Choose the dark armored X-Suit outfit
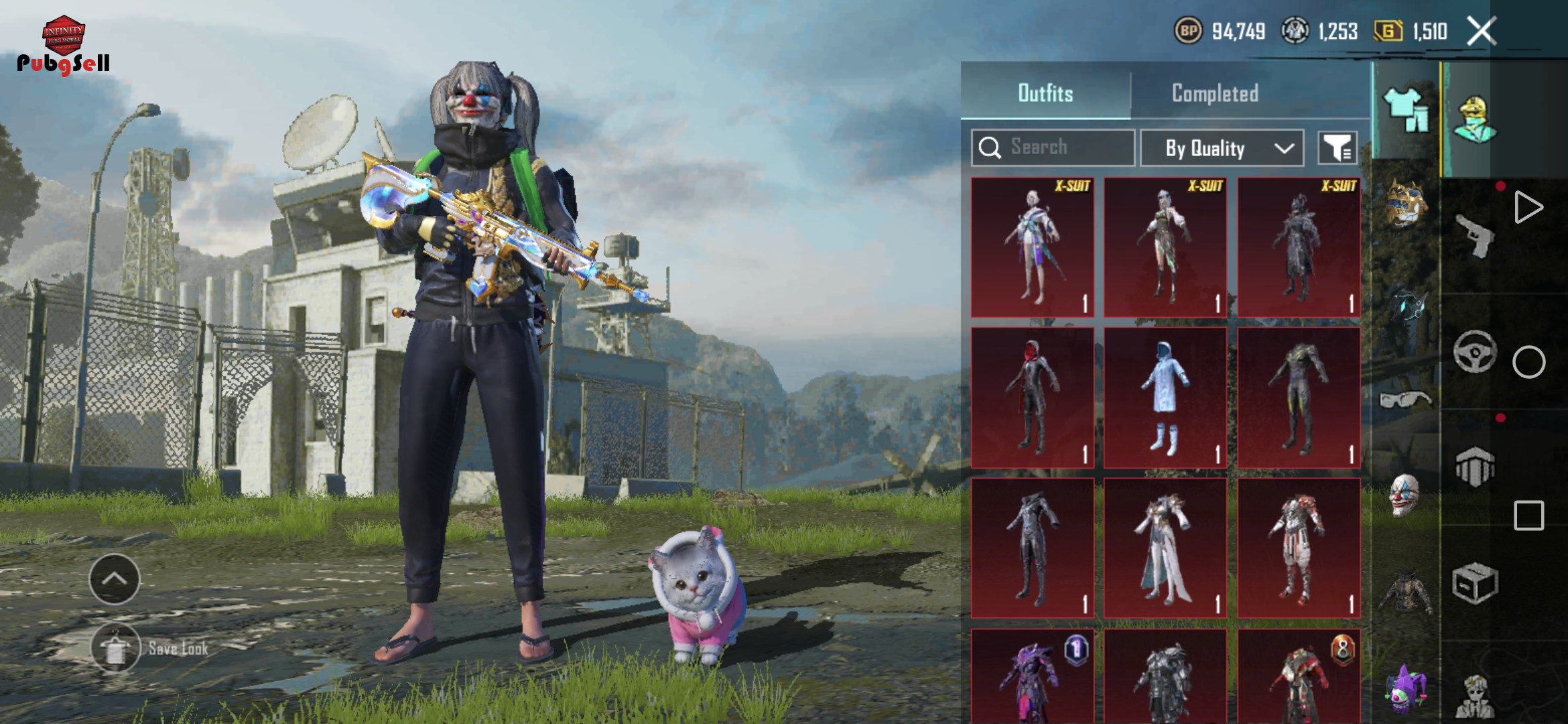 1299,247
